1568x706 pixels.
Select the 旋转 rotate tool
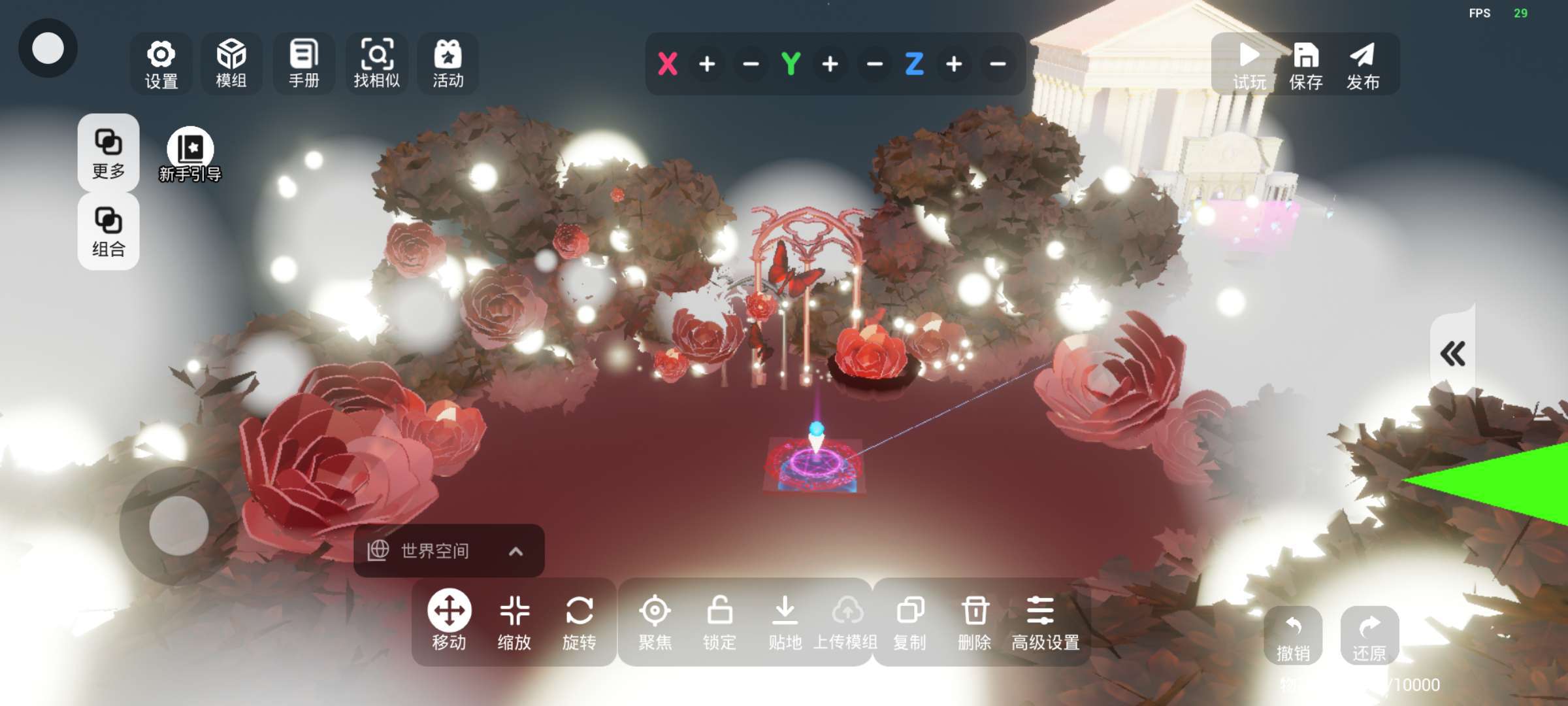[x=580, y=622]
